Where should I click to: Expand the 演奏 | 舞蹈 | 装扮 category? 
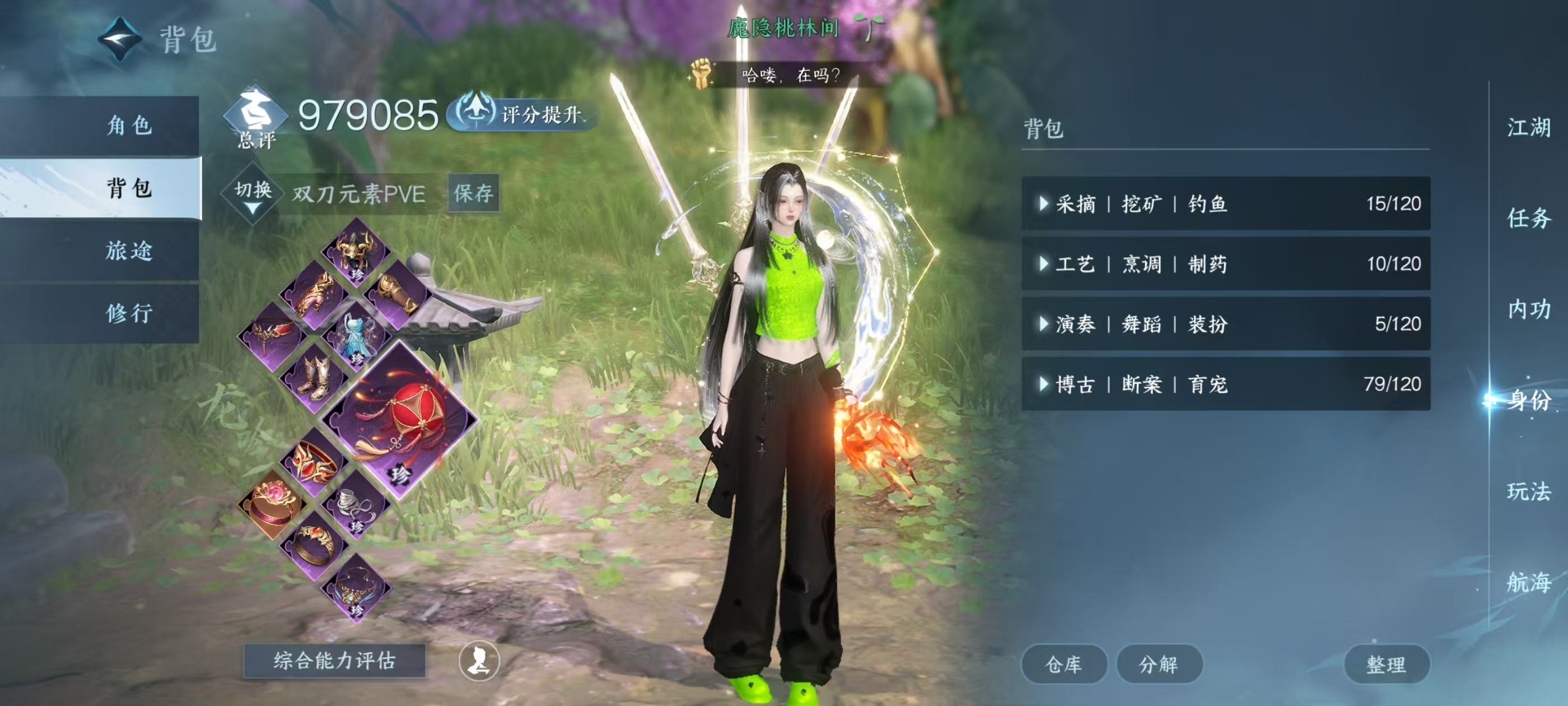coord(1225,323)
